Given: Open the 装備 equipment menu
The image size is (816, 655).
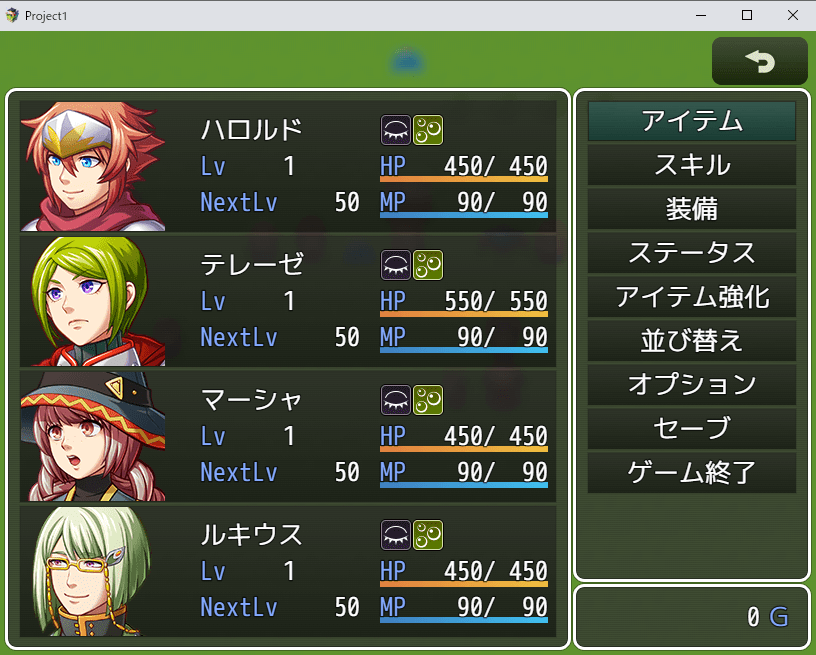Looking at the screenshot, I should (x=691, y=209).
